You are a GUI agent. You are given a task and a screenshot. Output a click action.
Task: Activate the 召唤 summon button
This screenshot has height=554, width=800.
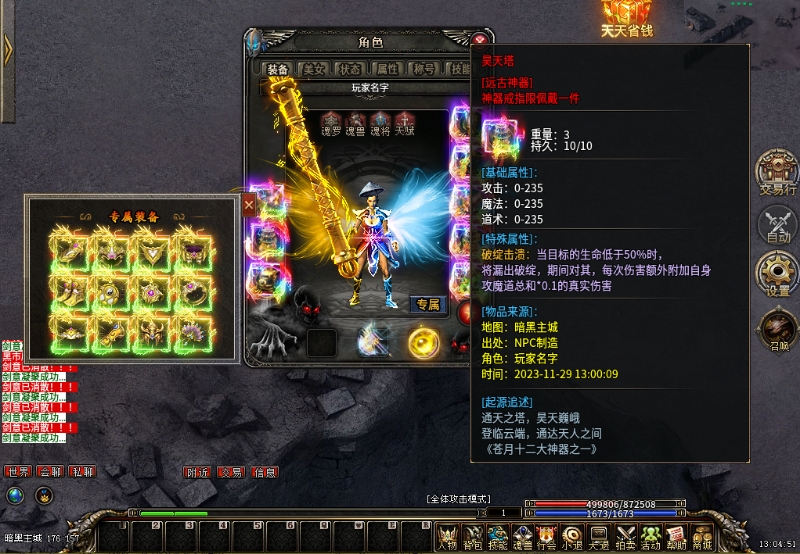coord(777,330)
